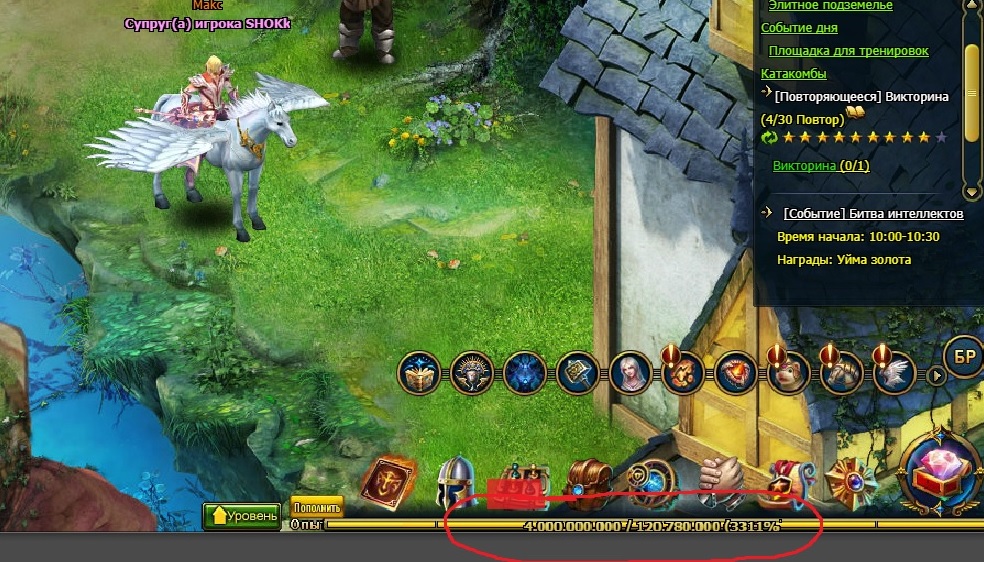
Task: Click the green refresh arrows beside the stars
Action: coord(770,137)
